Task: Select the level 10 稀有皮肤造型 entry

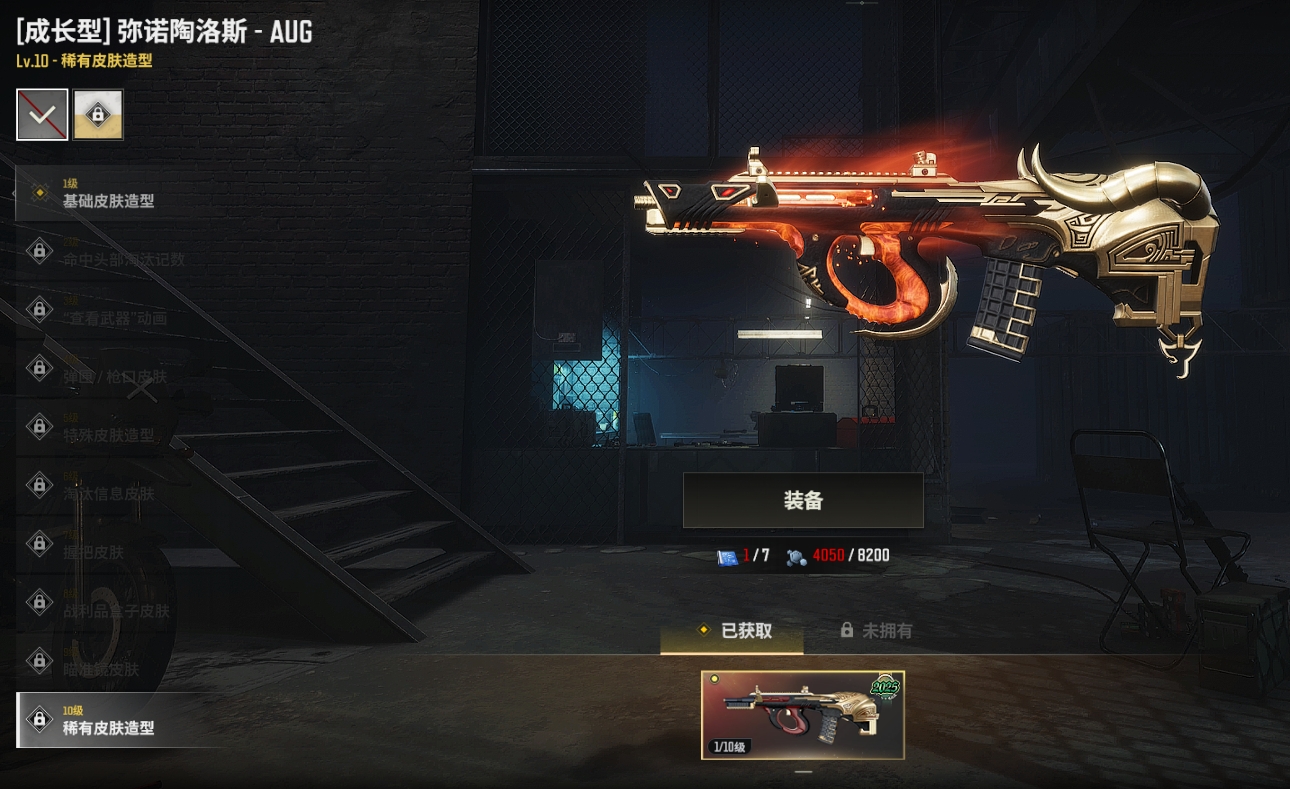Action: coord(110,720)
